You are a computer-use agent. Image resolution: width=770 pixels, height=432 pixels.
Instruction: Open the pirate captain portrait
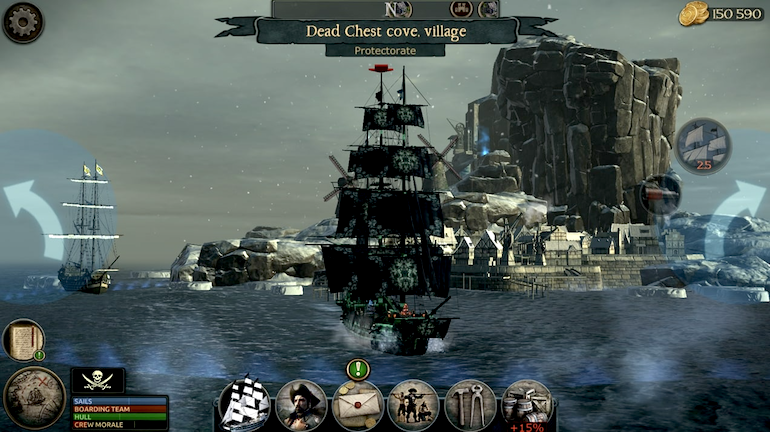301,405
